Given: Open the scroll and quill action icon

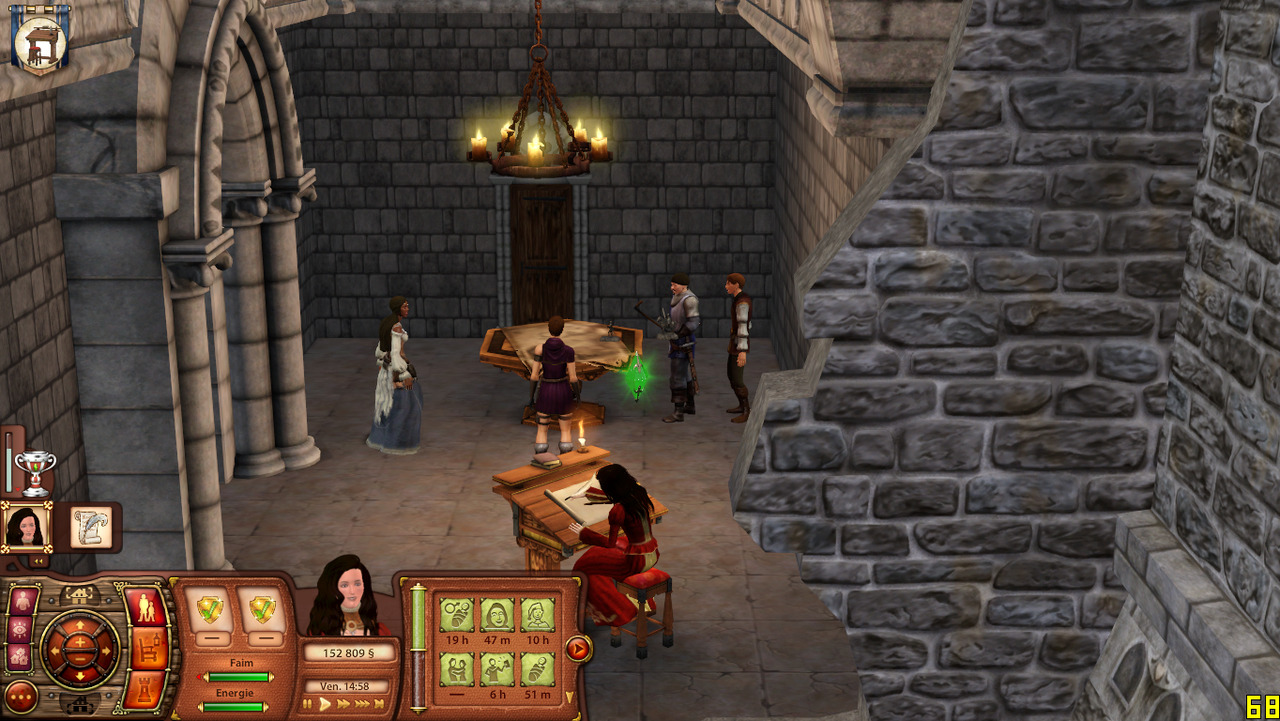Looking at the screenshot, I should [93, 526].
